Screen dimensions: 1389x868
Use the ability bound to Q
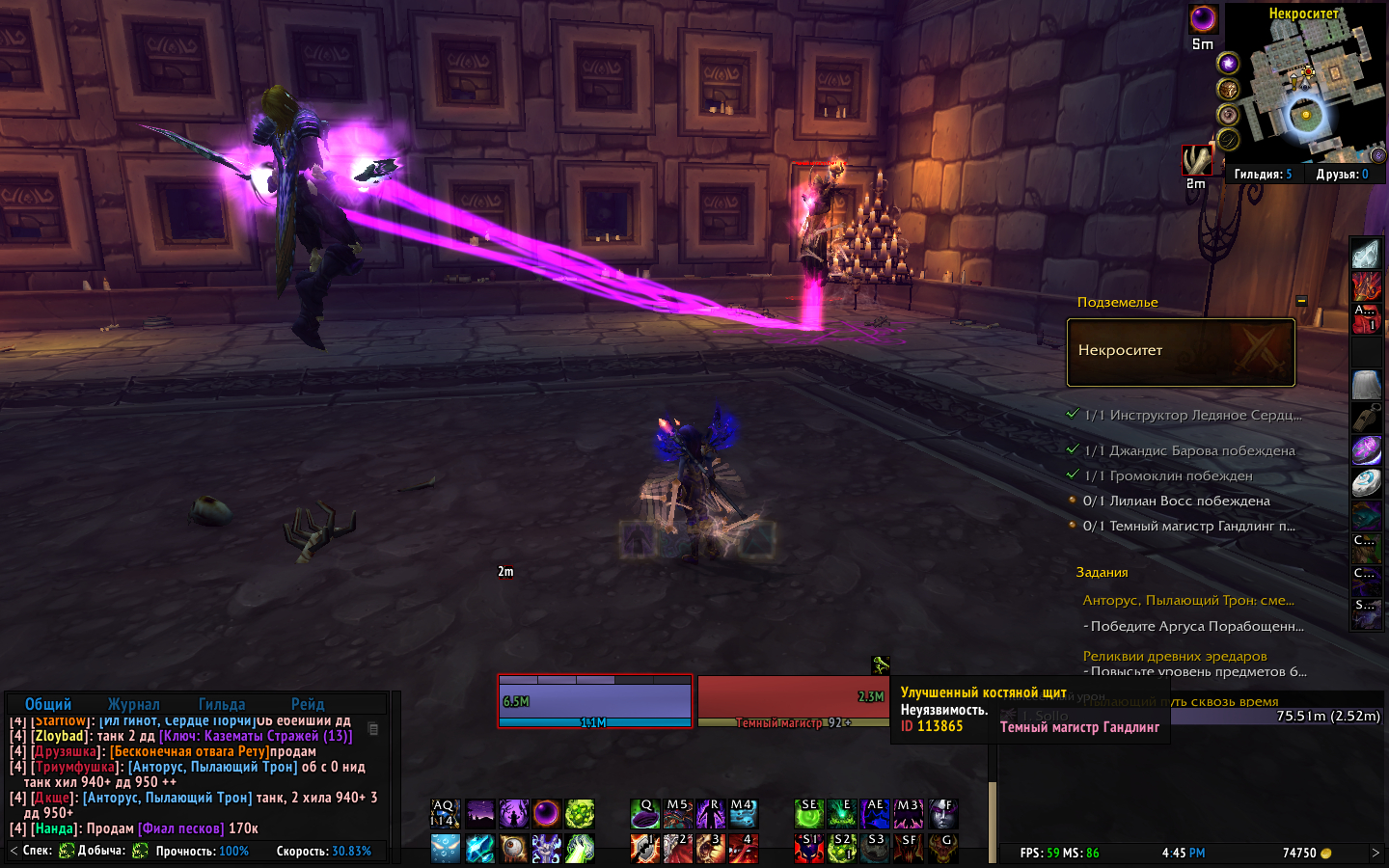(645, 814)
